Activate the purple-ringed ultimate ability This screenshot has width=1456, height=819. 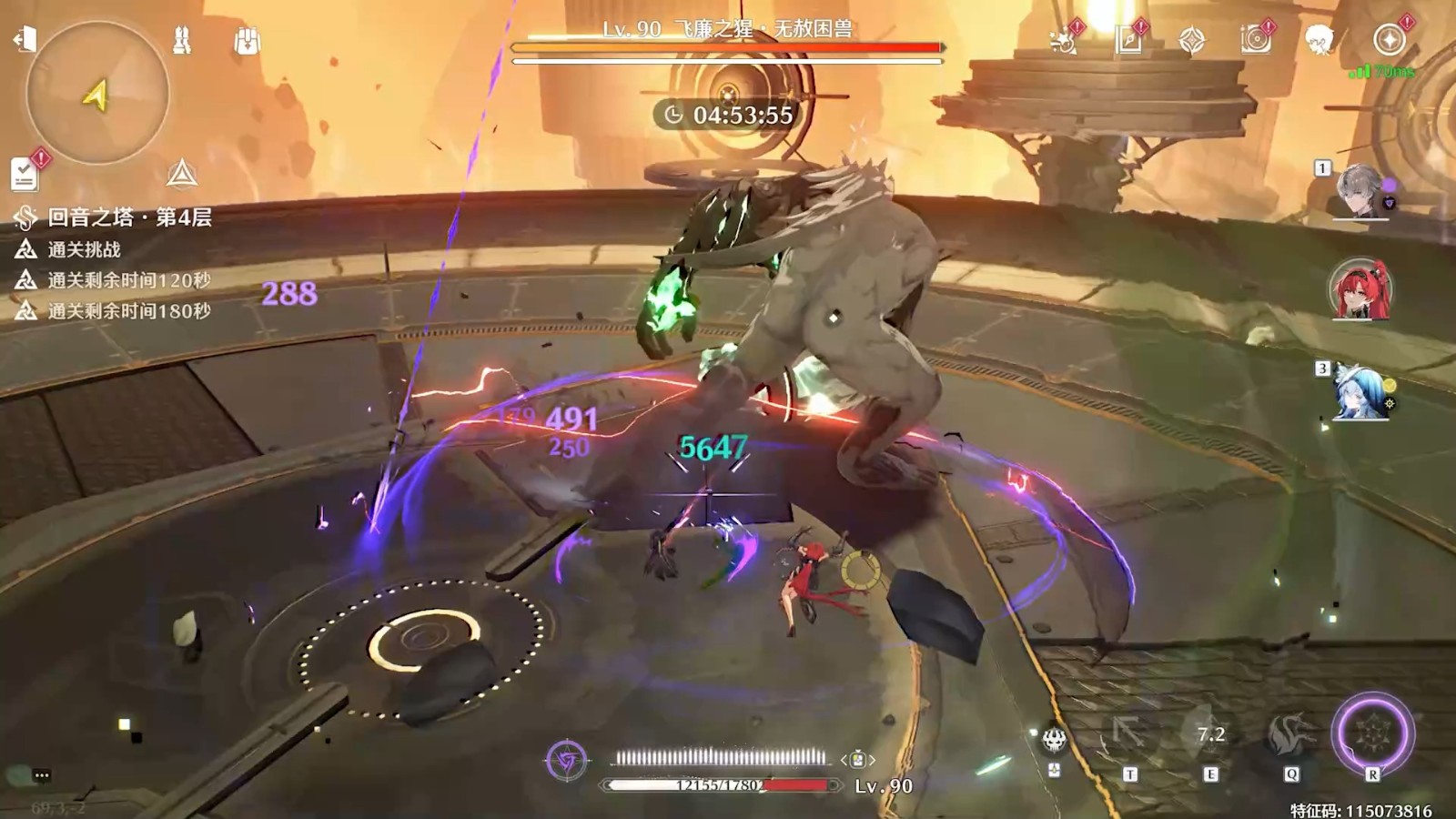[x=1372, y=733]
